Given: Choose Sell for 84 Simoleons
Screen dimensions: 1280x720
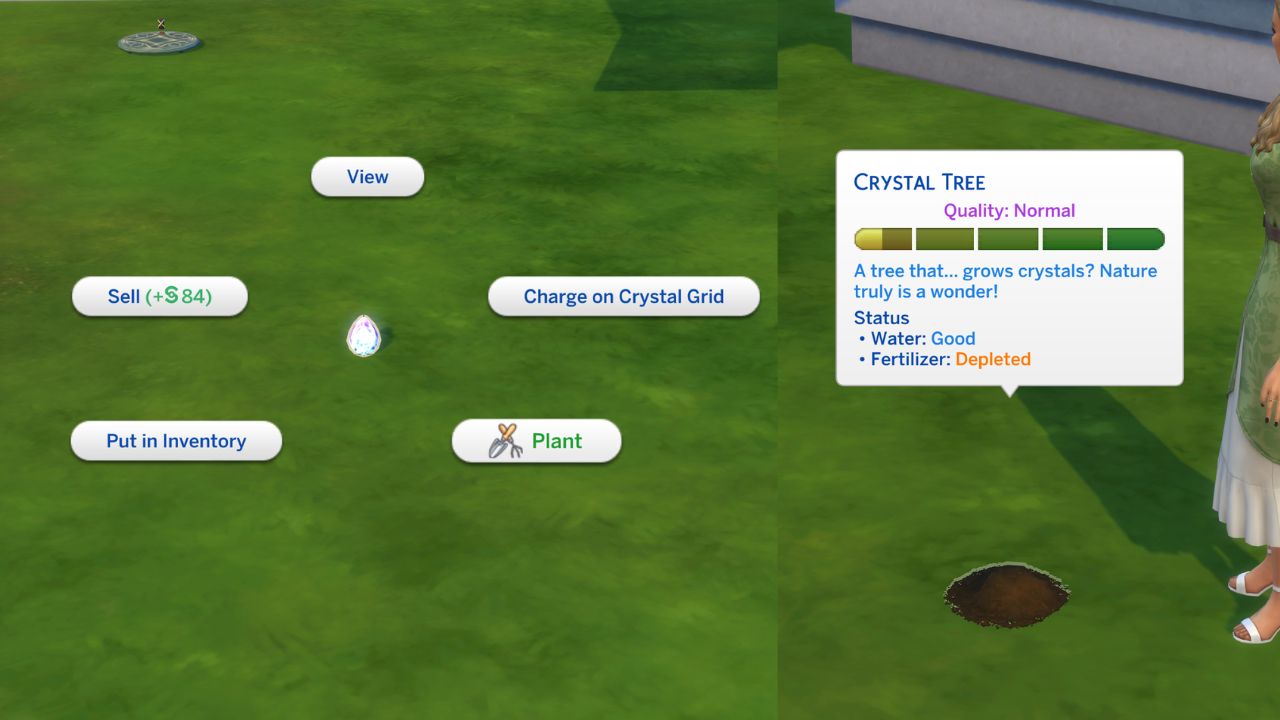Looking at the screenshot, I should tap(159, 296).
